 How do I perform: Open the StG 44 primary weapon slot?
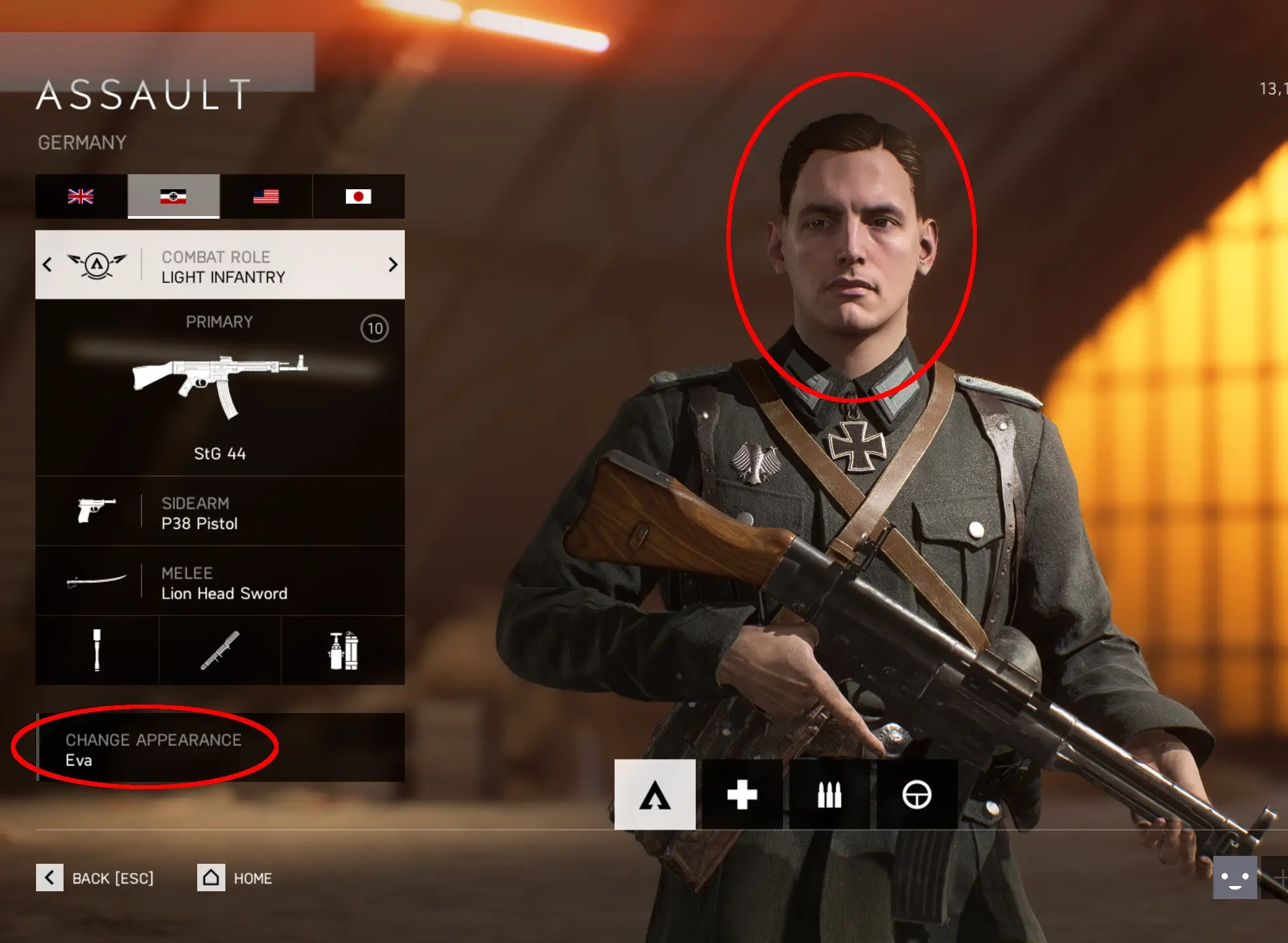(x=220, y=388)
